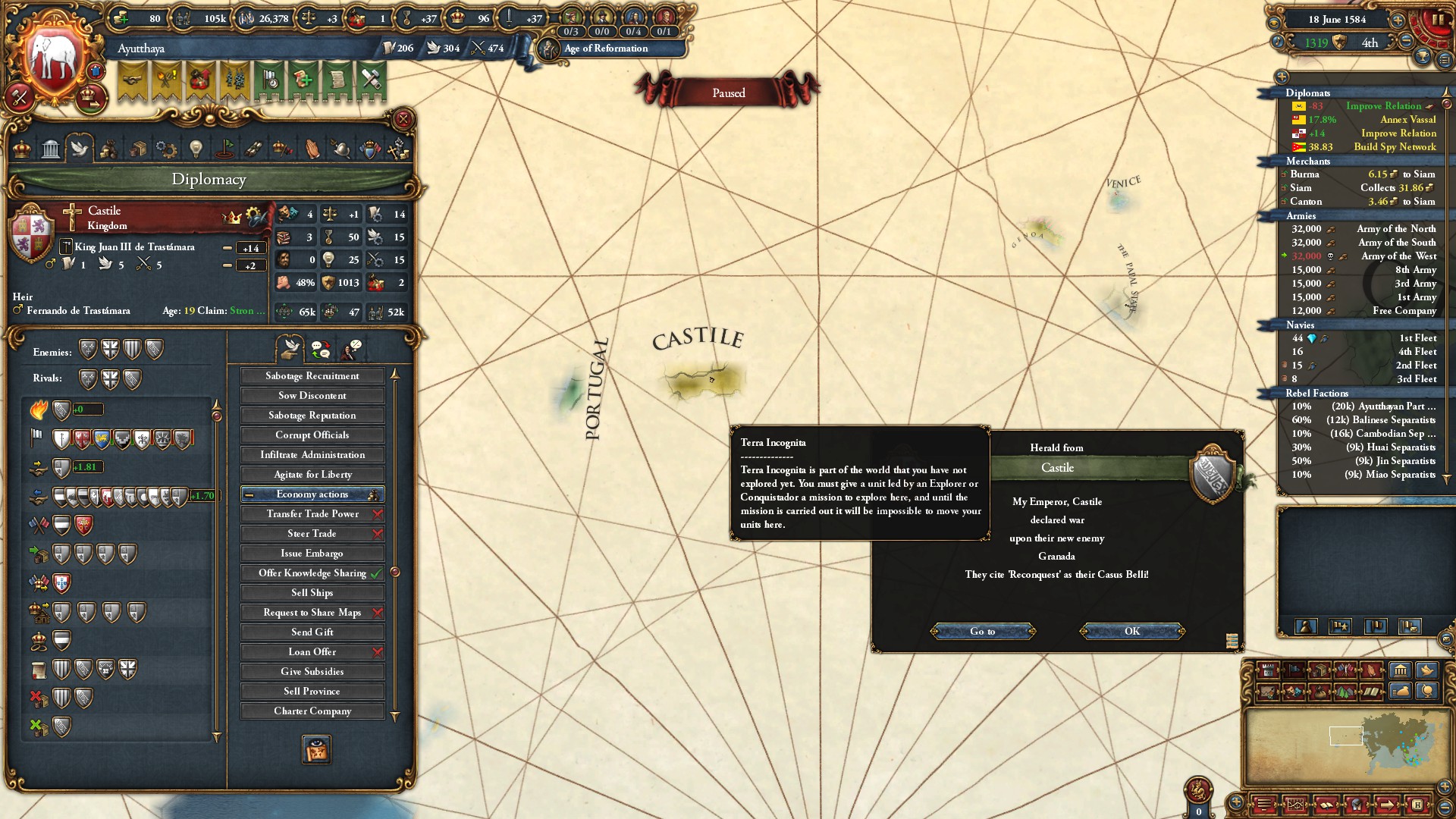1456x819 pixels.
Task: Toggle the pause button by the date
Action: click(x=1436, y=20)
